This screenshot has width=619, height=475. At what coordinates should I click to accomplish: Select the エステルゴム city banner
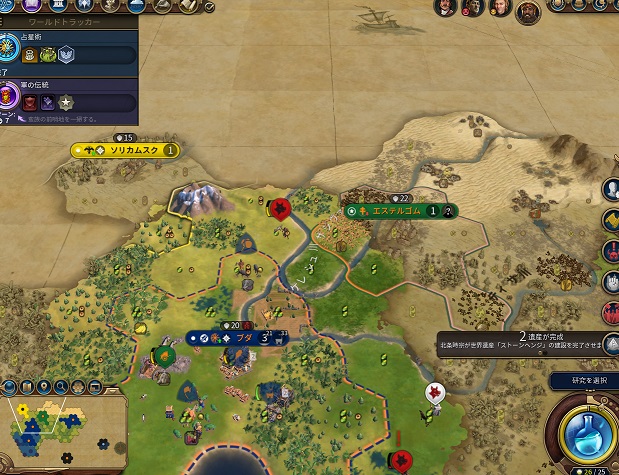click(x=399, y=211)
